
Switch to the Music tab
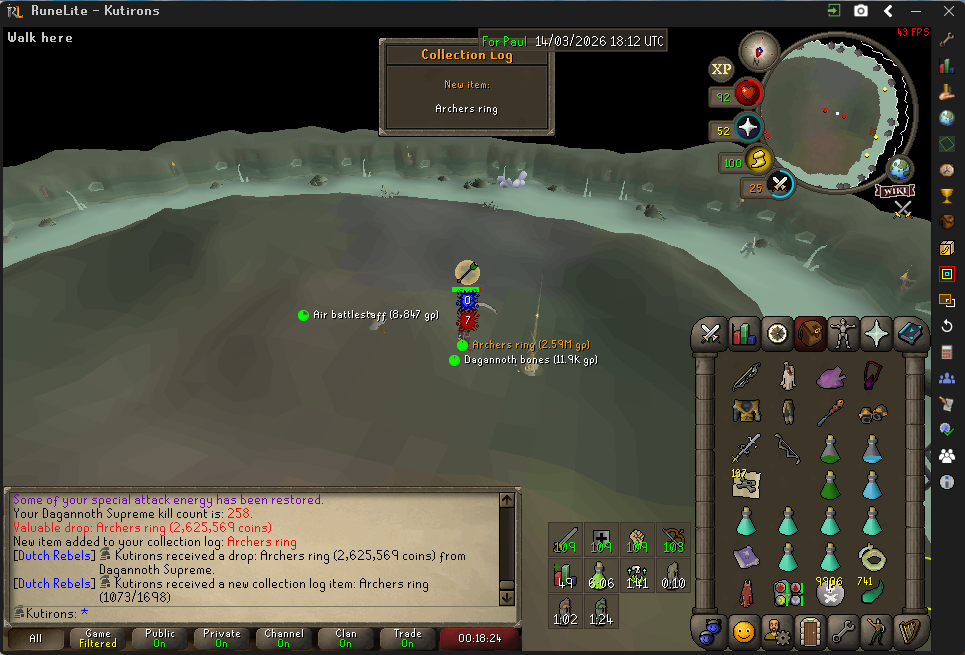[x=910, y=631]
